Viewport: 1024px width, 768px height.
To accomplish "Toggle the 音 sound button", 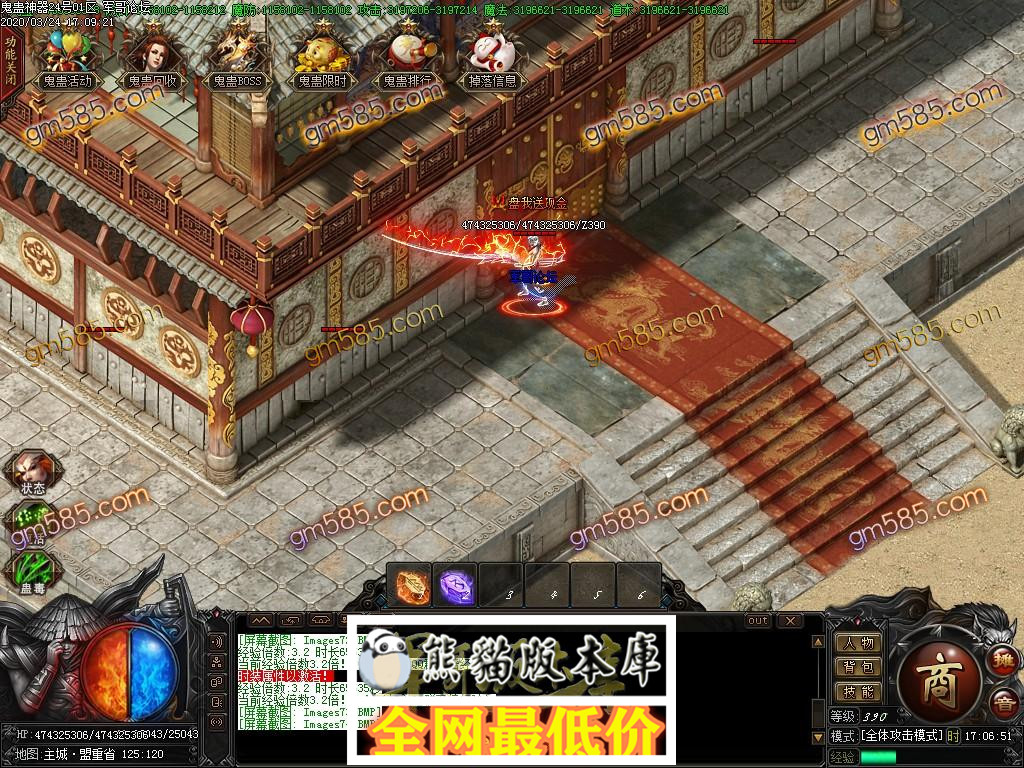I will [x=1002, y=703].
